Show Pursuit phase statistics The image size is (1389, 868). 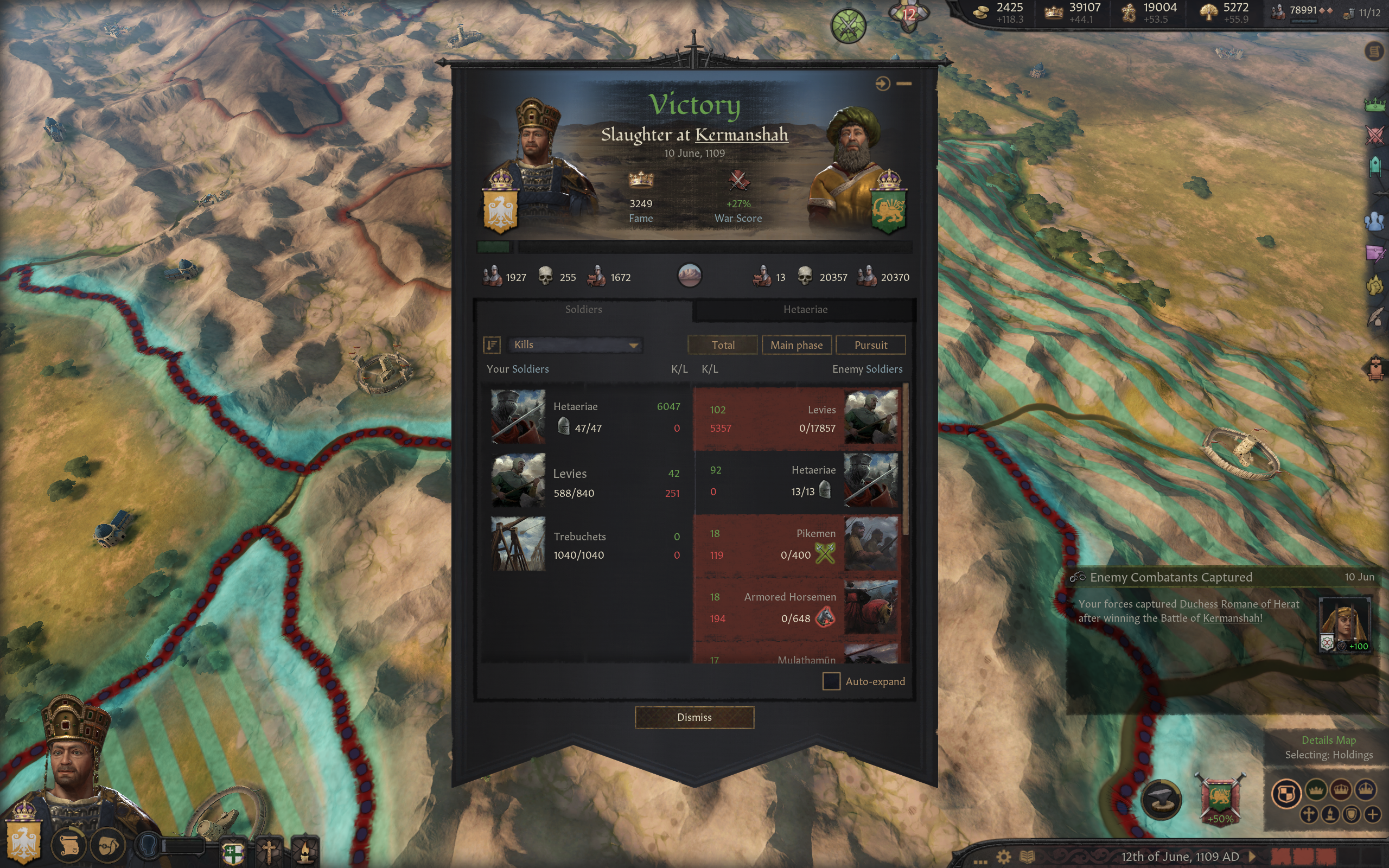(x=870, y=345)
